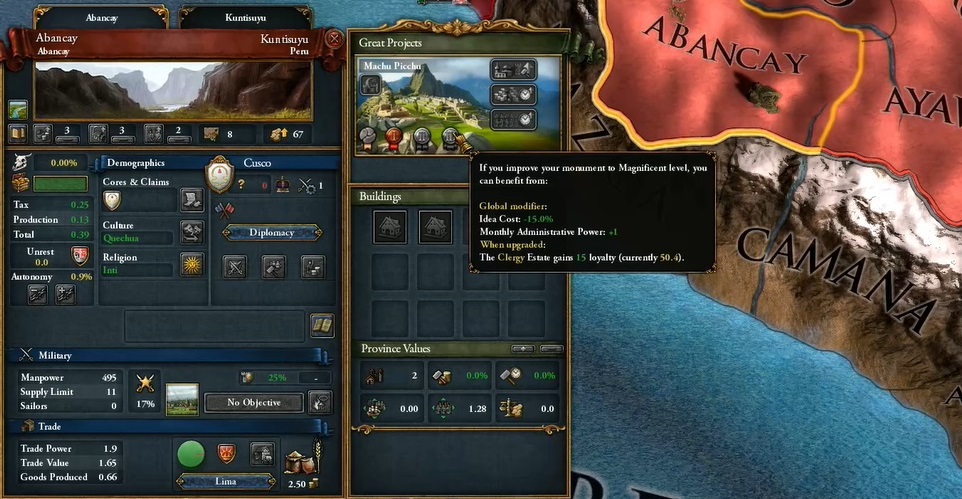Click the speech bubble button next to No Objective
Viewport: 962px width, 499px height.
320,402
